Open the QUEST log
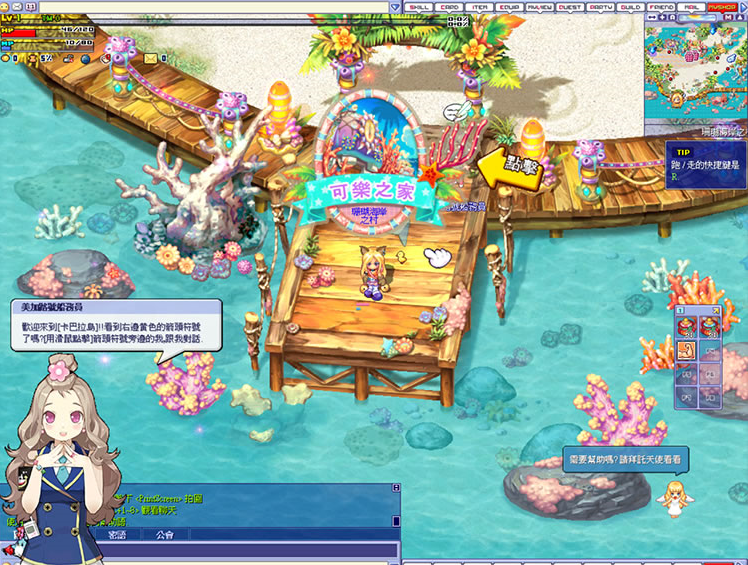 tap(570, 7)
